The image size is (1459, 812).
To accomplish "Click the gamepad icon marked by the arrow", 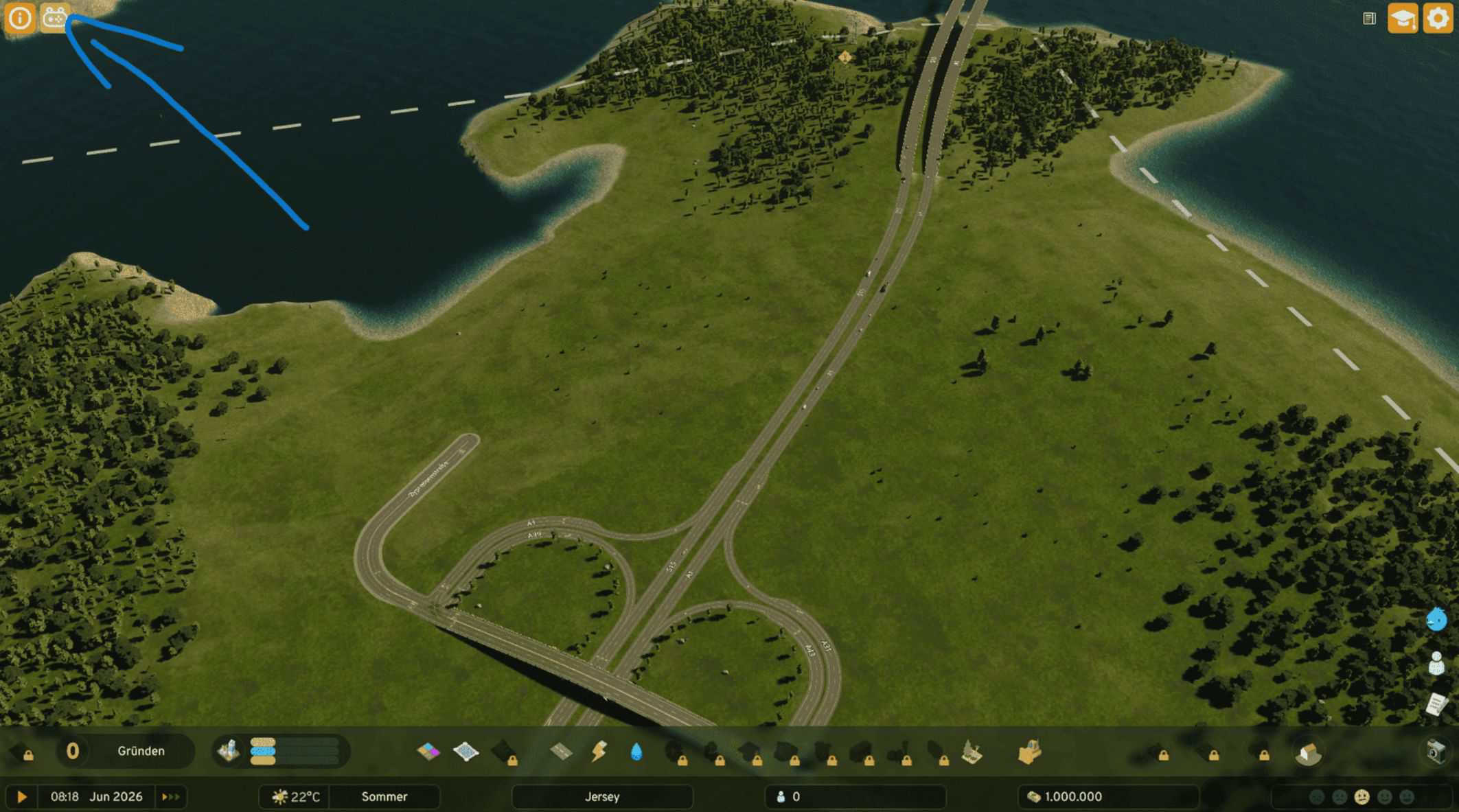I will click(x=55, y=18).
